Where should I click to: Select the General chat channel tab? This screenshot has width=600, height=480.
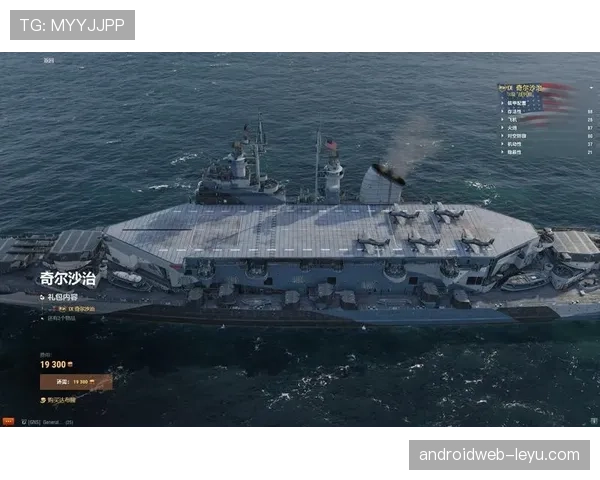pos(46,422)
